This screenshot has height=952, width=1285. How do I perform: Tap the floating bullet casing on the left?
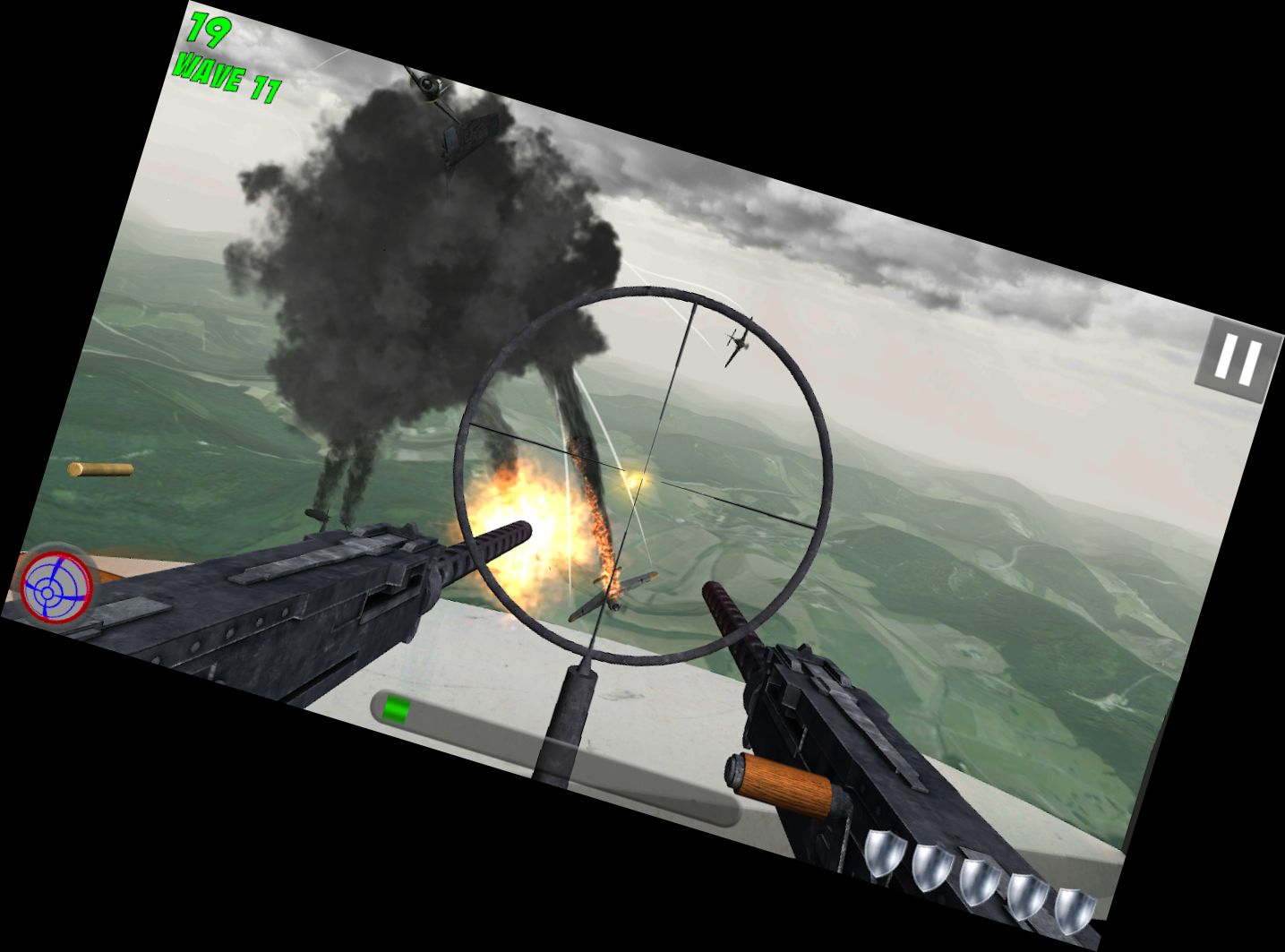click(100, 470)
